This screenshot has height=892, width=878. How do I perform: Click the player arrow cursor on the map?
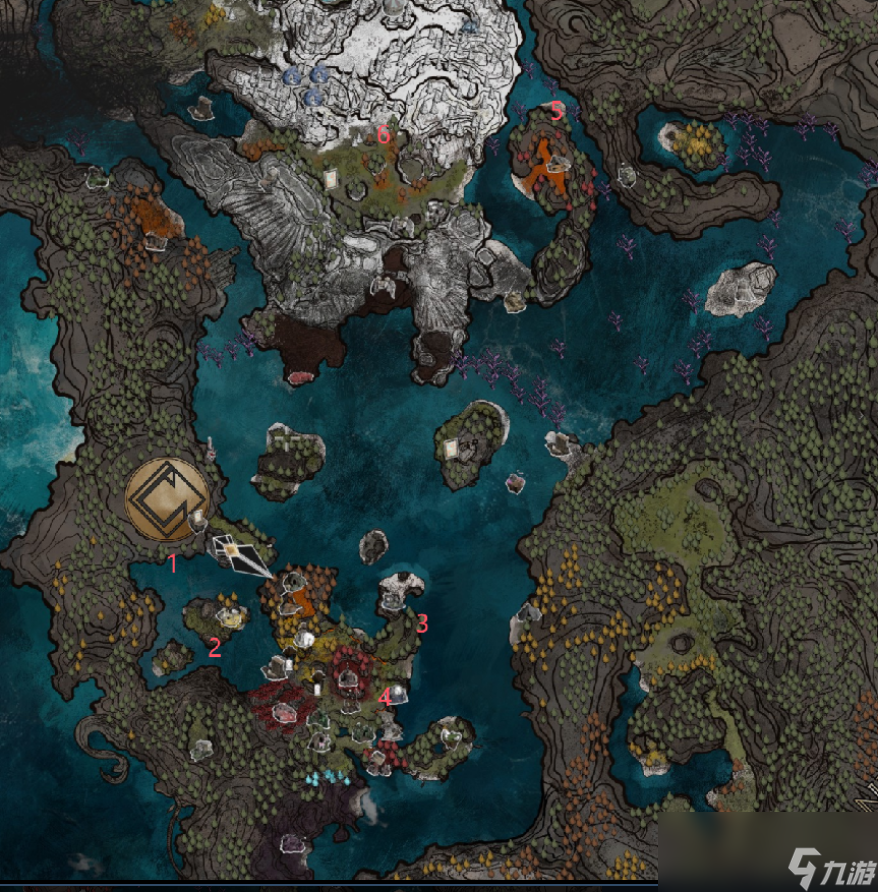[240, 555]
